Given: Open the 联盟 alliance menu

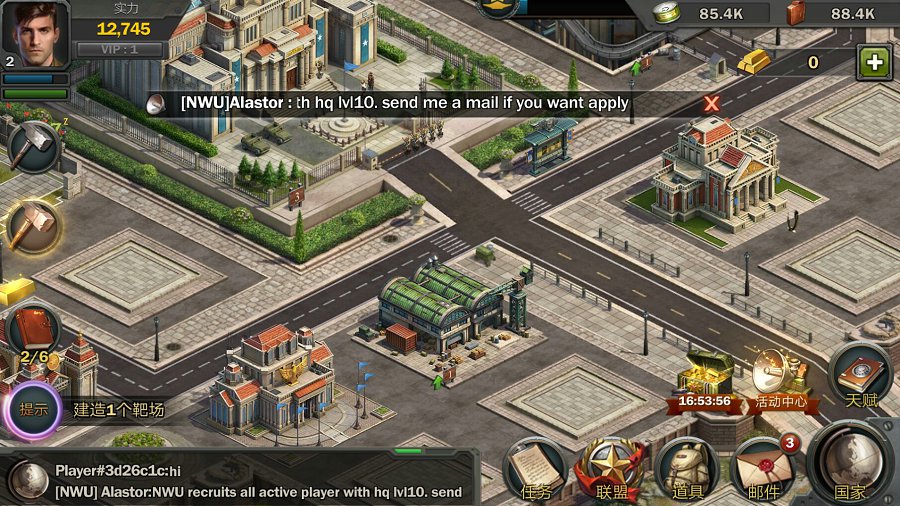Looking at the screenshot, I should pos(611,469).
